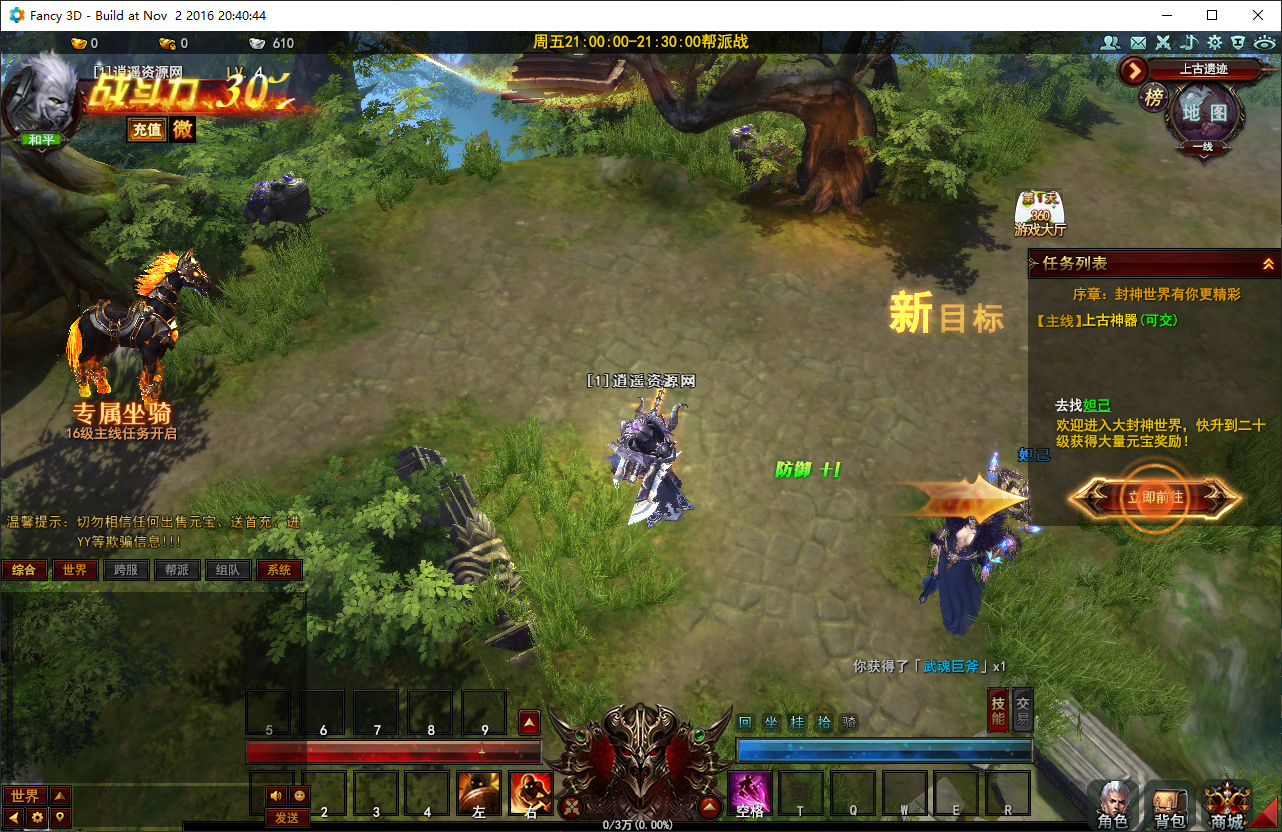Select the 左 shield skill slot

click(x=479, y=793)
